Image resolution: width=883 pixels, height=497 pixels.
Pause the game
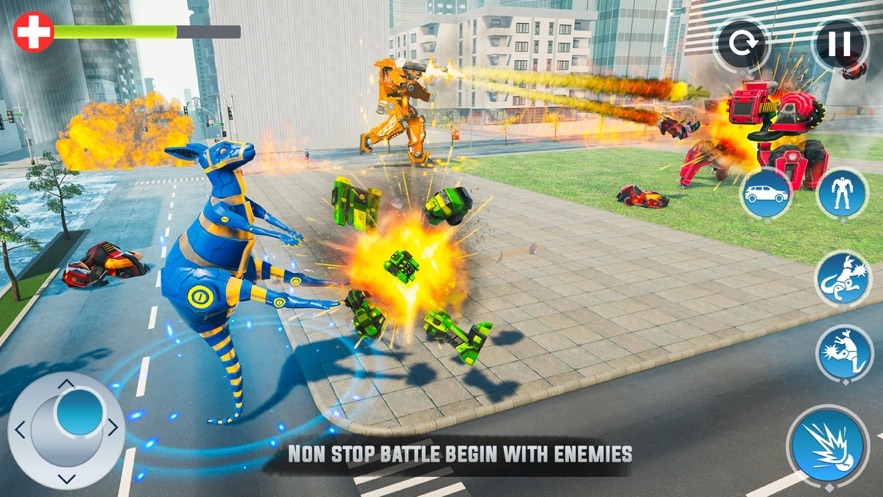click(x=838, y=44)
